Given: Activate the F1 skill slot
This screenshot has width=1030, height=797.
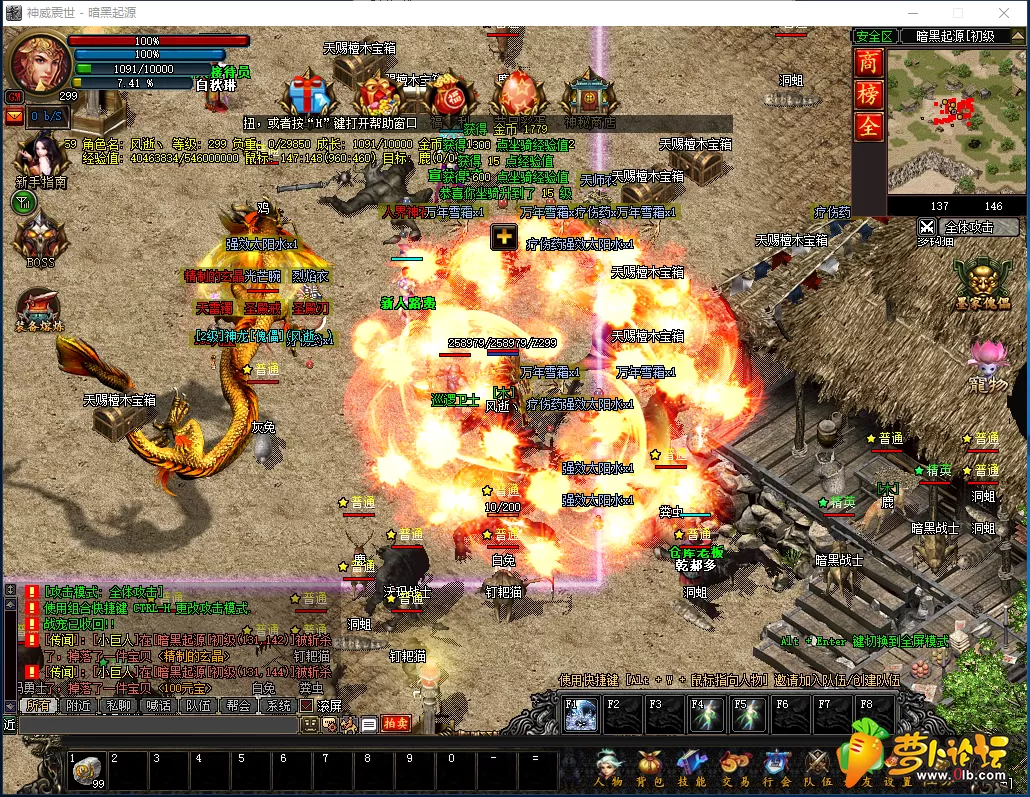Looking at the screenshot, I should coord(581,715).
